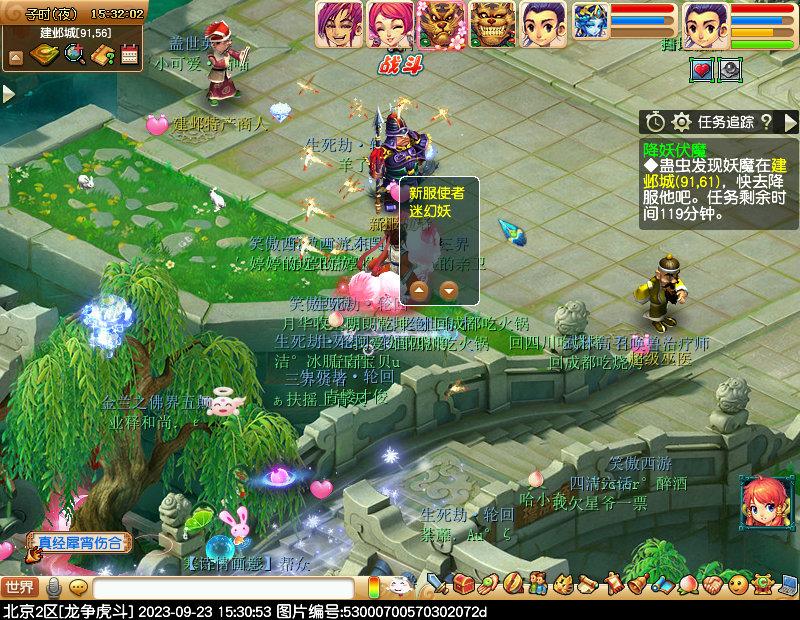Click the red heart buff icon
The image size is (800, 620).
703,70
